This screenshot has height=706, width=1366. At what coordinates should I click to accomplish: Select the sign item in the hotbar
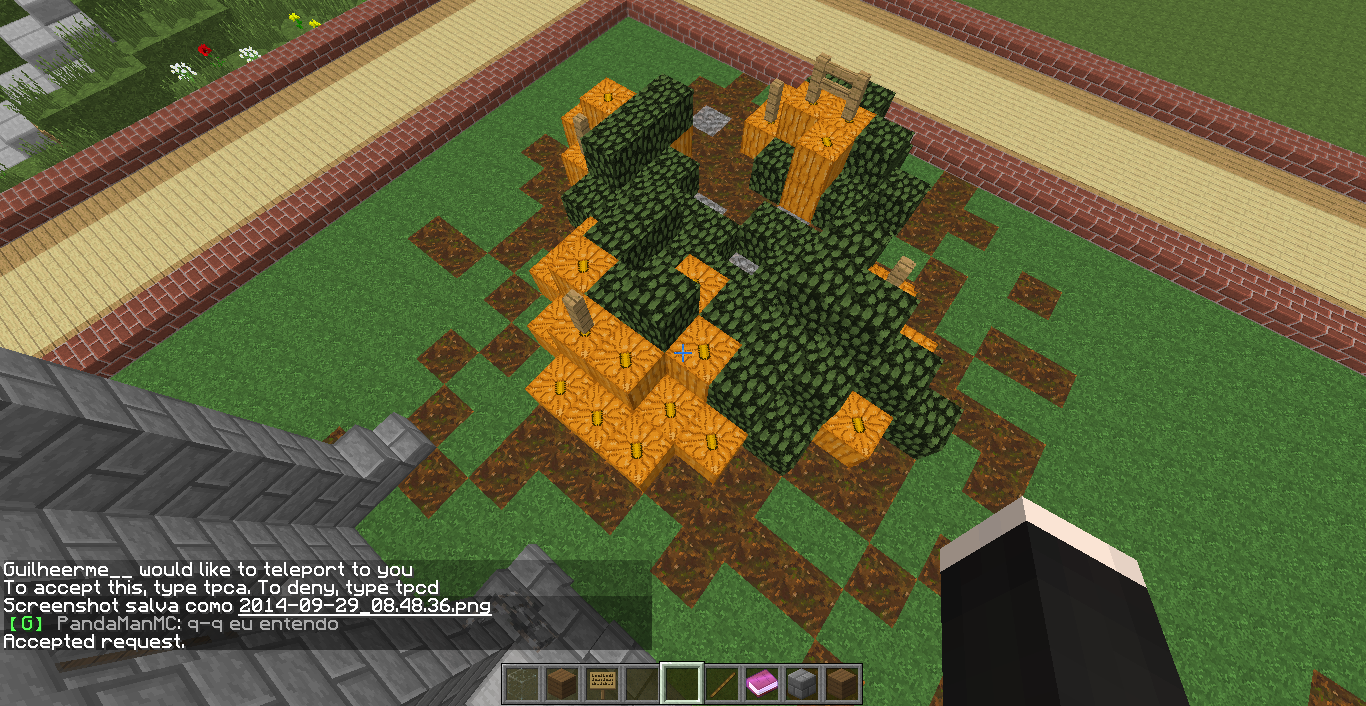point(602,684)
